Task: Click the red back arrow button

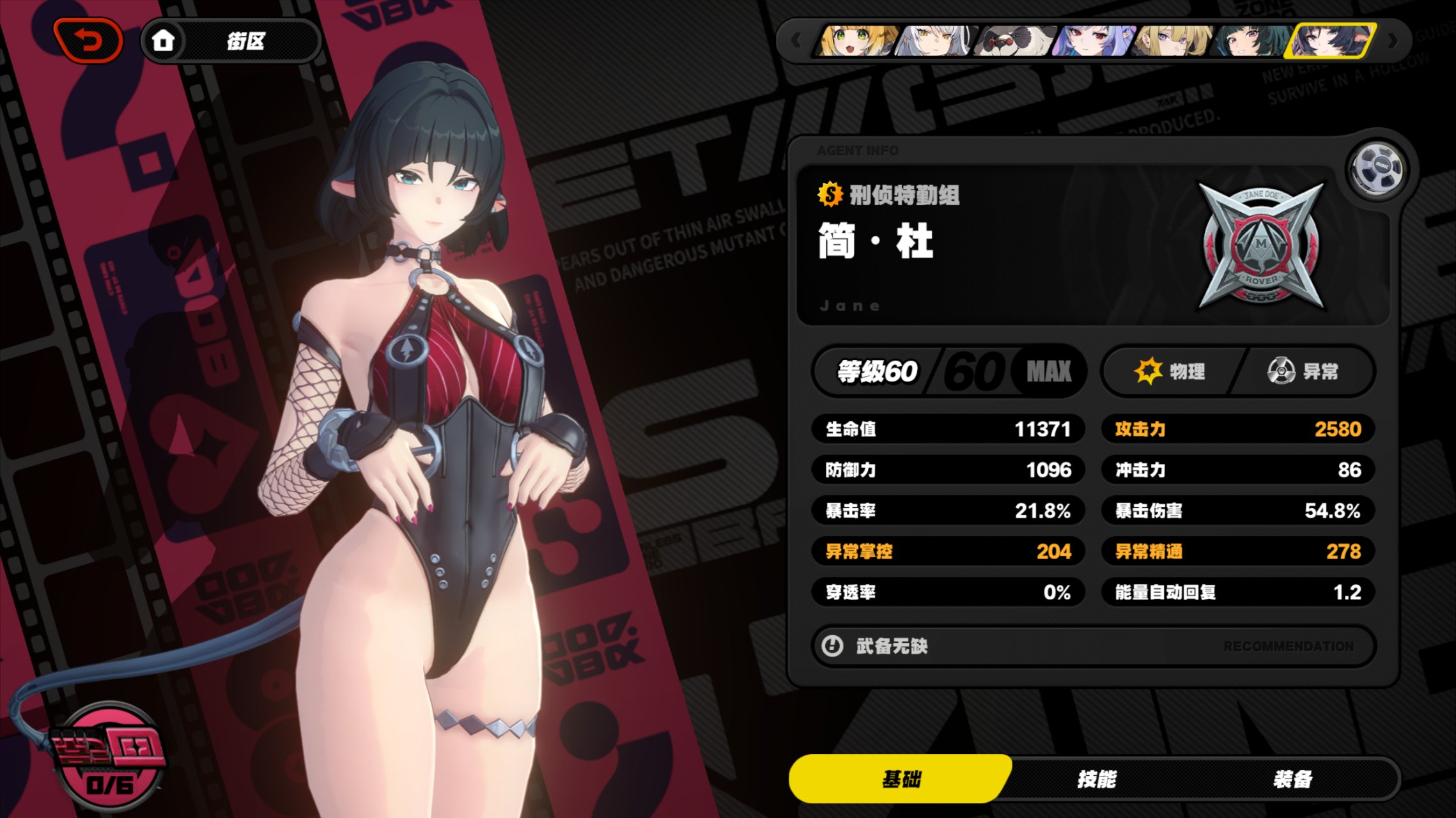Action: point(89,41)
